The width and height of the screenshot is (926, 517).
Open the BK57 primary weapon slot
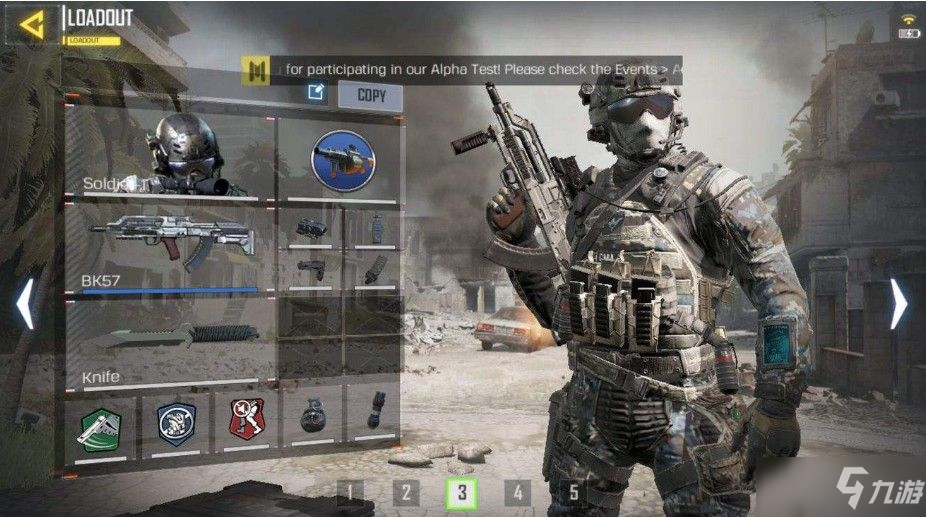pyautogui.click(x=170, y=250)
